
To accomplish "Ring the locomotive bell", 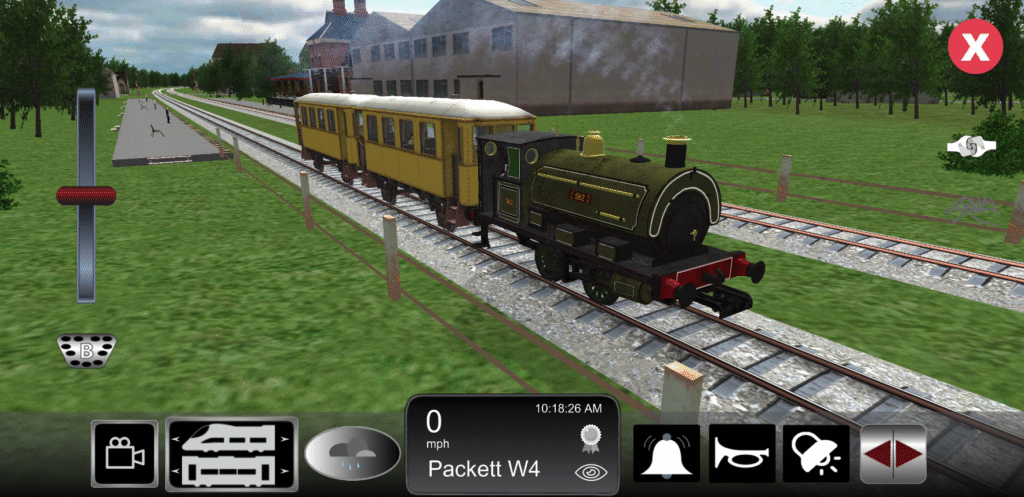I will pos(666,454).
